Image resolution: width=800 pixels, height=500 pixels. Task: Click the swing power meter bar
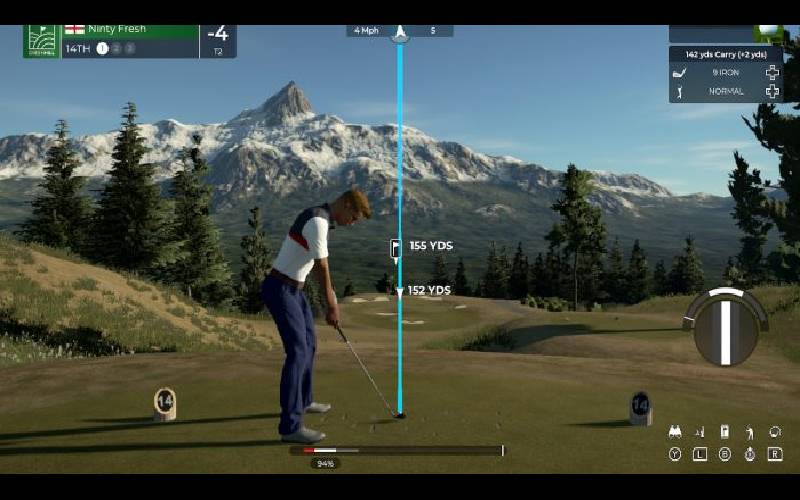(x=396, y=451)
